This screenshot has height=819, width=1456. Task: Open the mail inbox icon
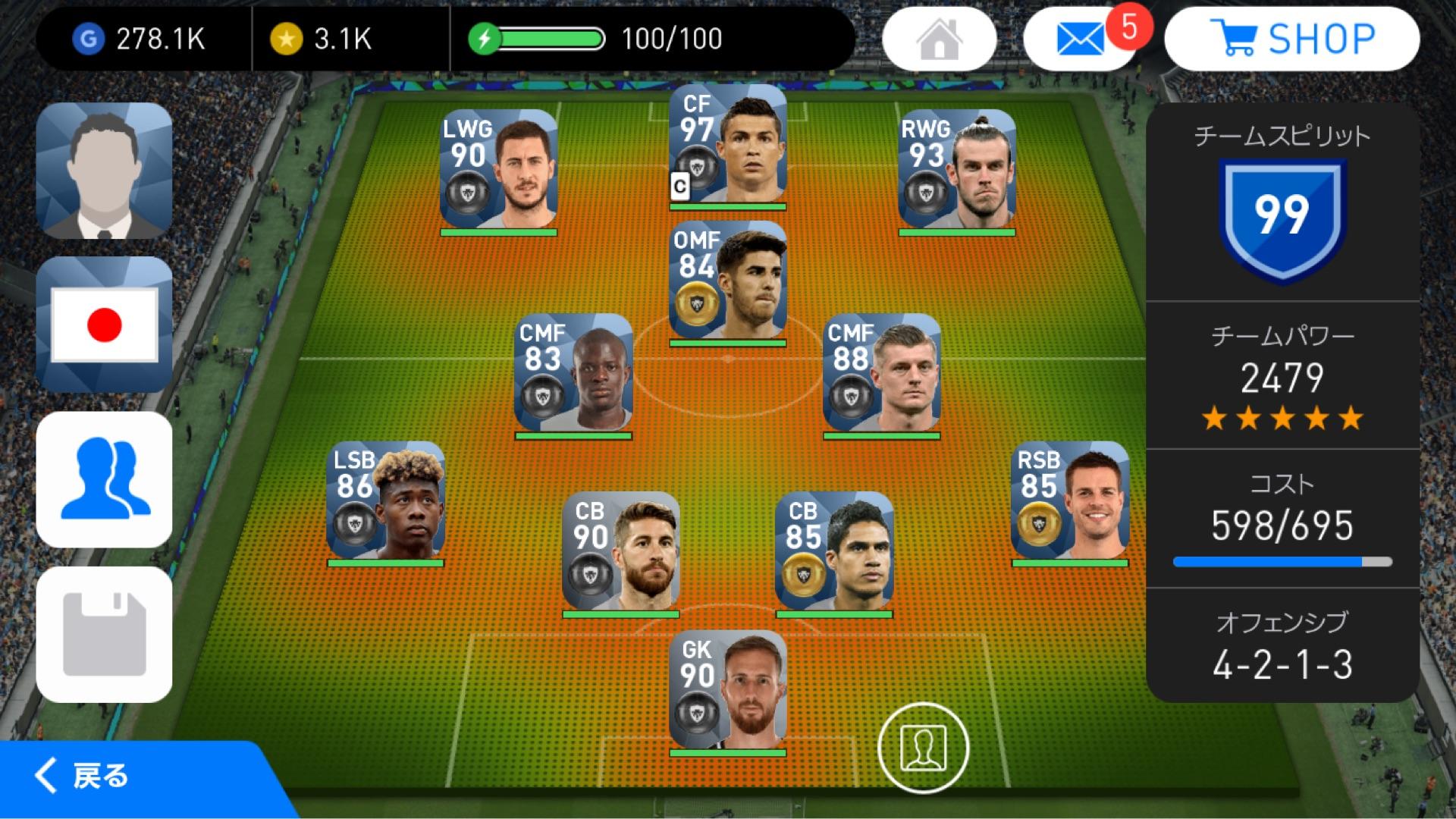tap(1080, 39)
